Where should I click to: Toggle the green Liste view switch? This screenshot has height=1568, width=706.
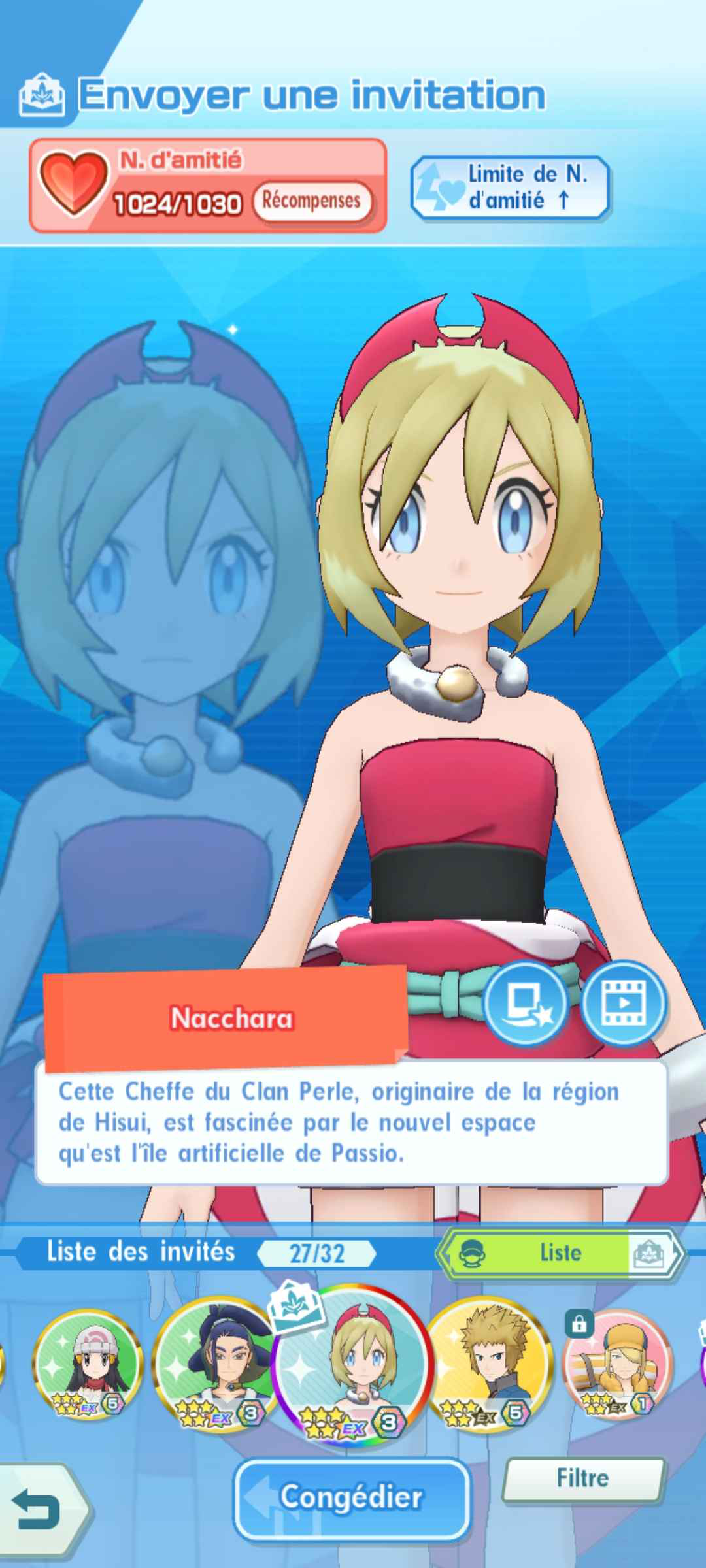tap(561, 1252)
